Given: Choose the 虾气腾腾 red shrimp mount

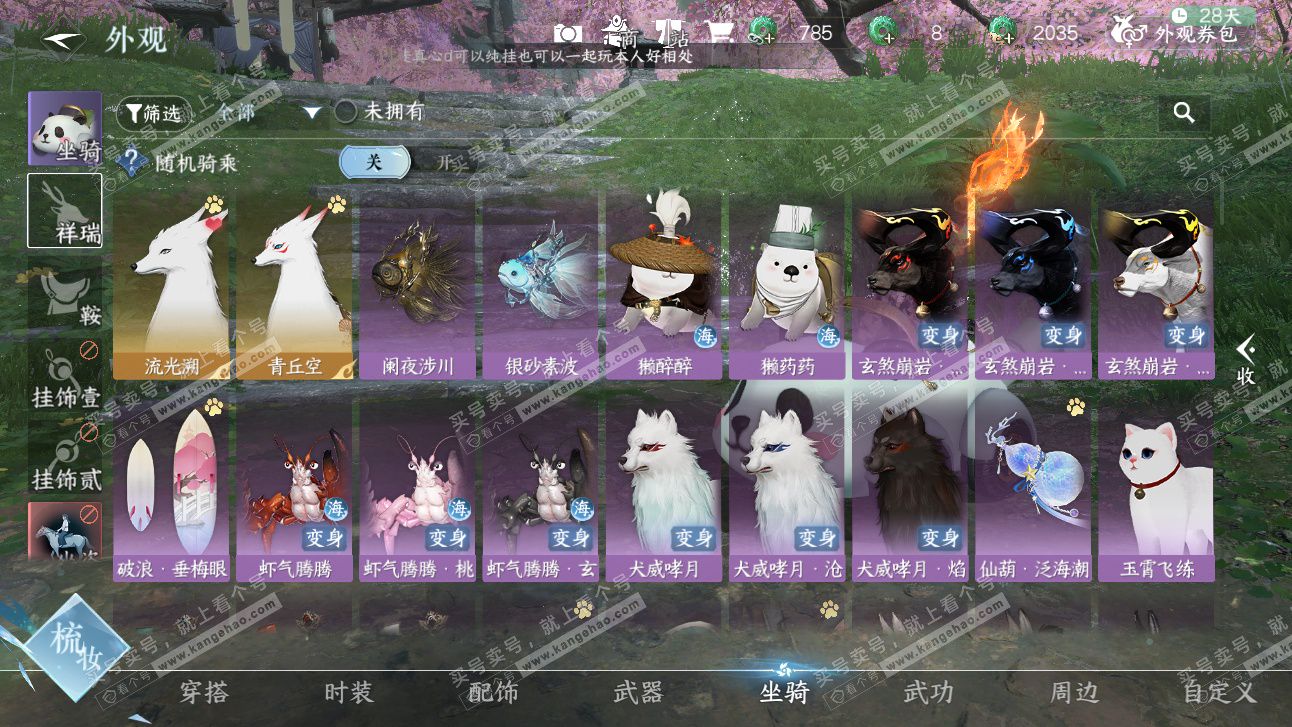Looking at the screenshot, I should point(294,488).
